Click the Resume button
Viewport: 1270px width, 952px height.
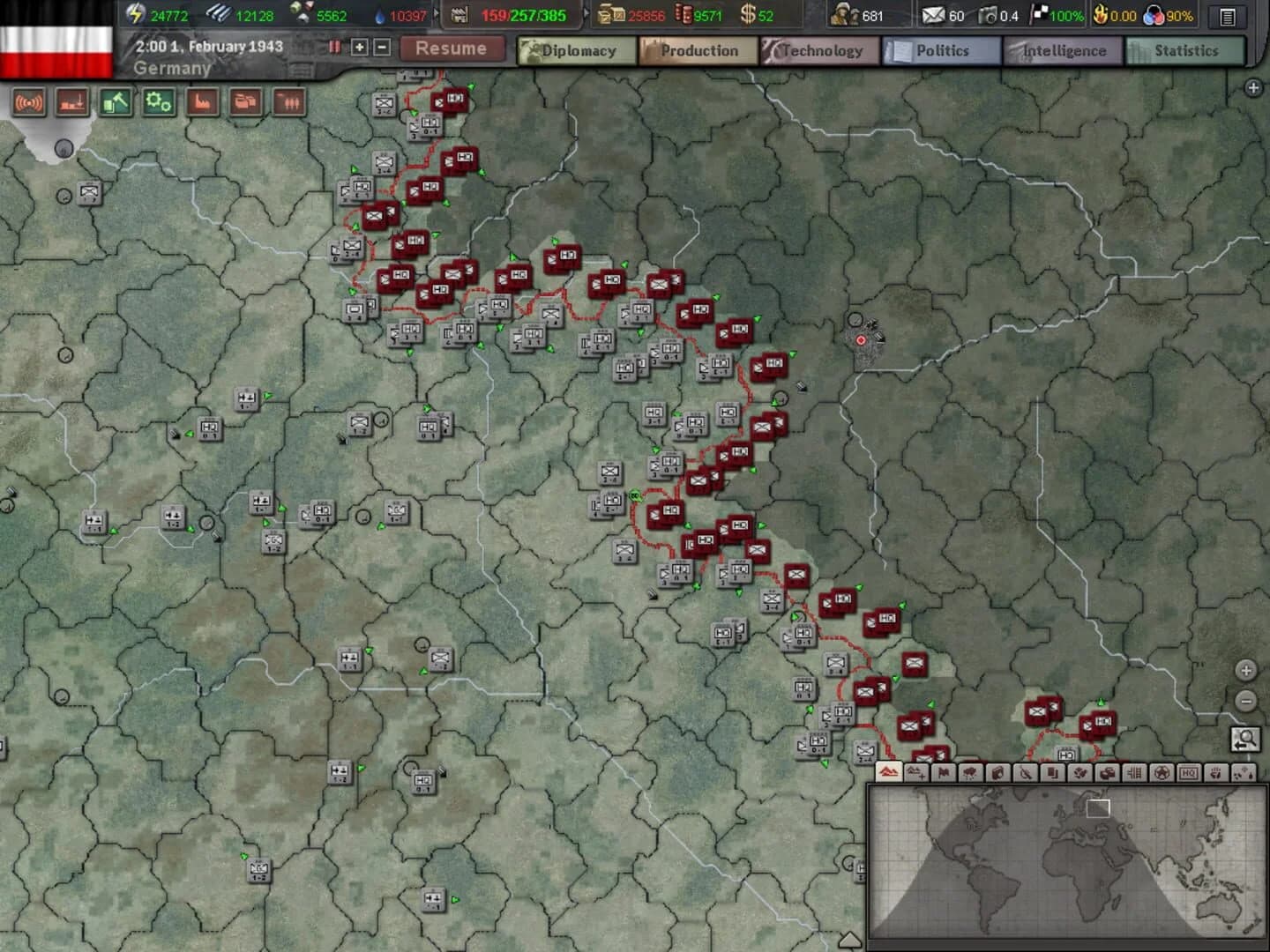pos(452,48)
